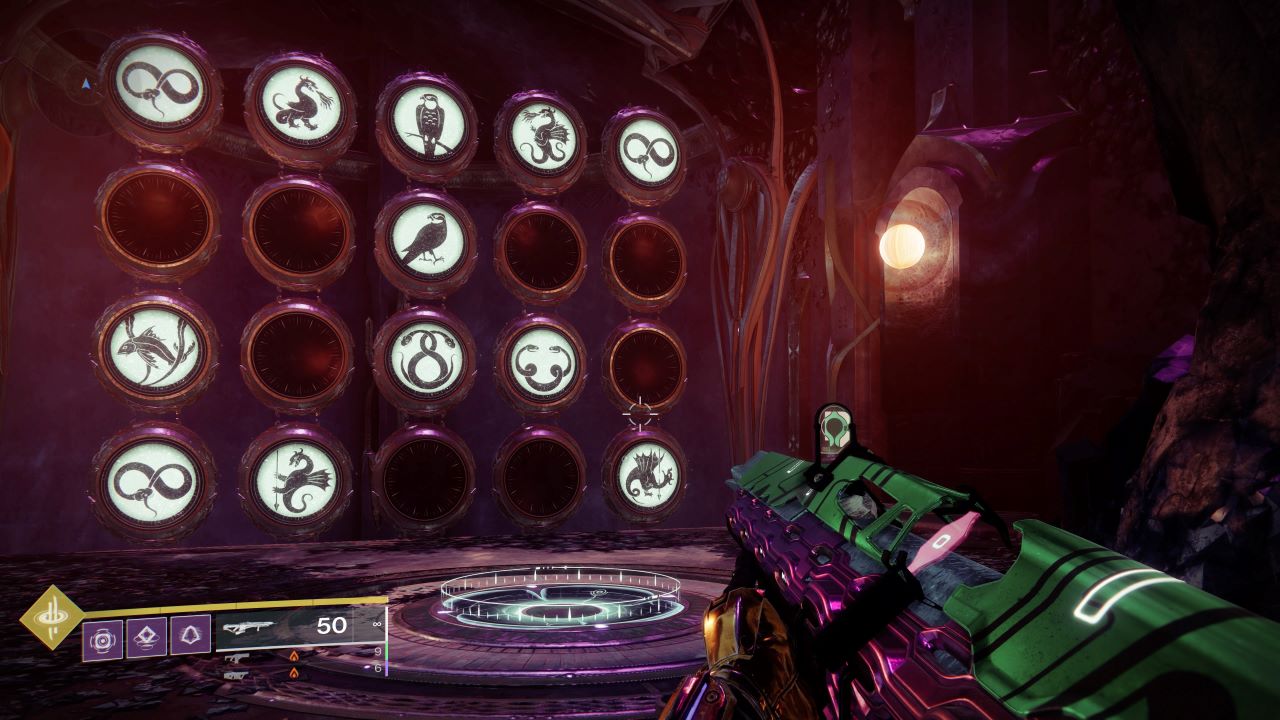This screenshot has height=720, width=1280.
Task: Toggle the infinity serpent plate top right
Action: 650,148
